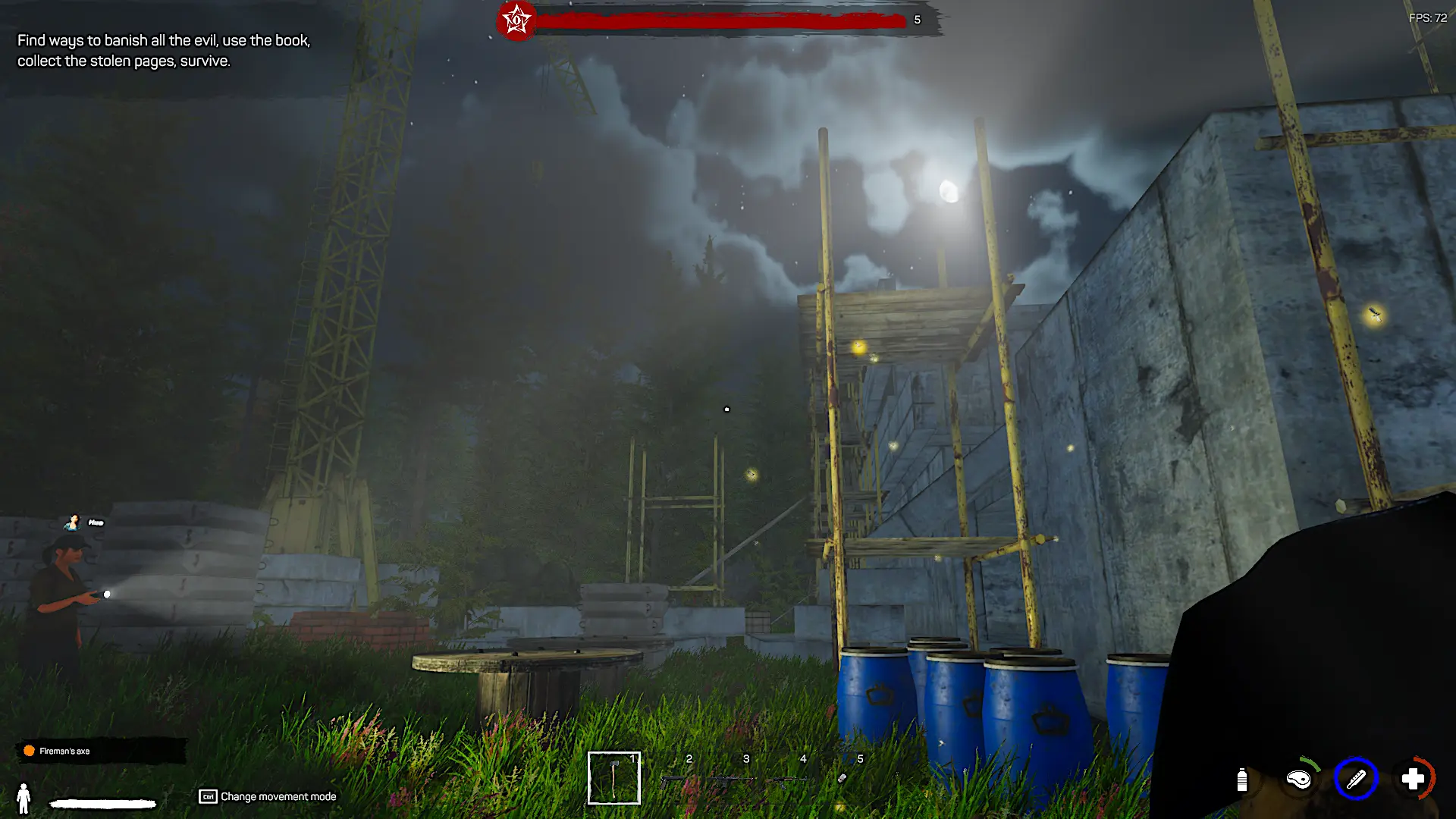Equip the pistol in hotbar slot 2
1456x819 pixels.
[673, 780]
